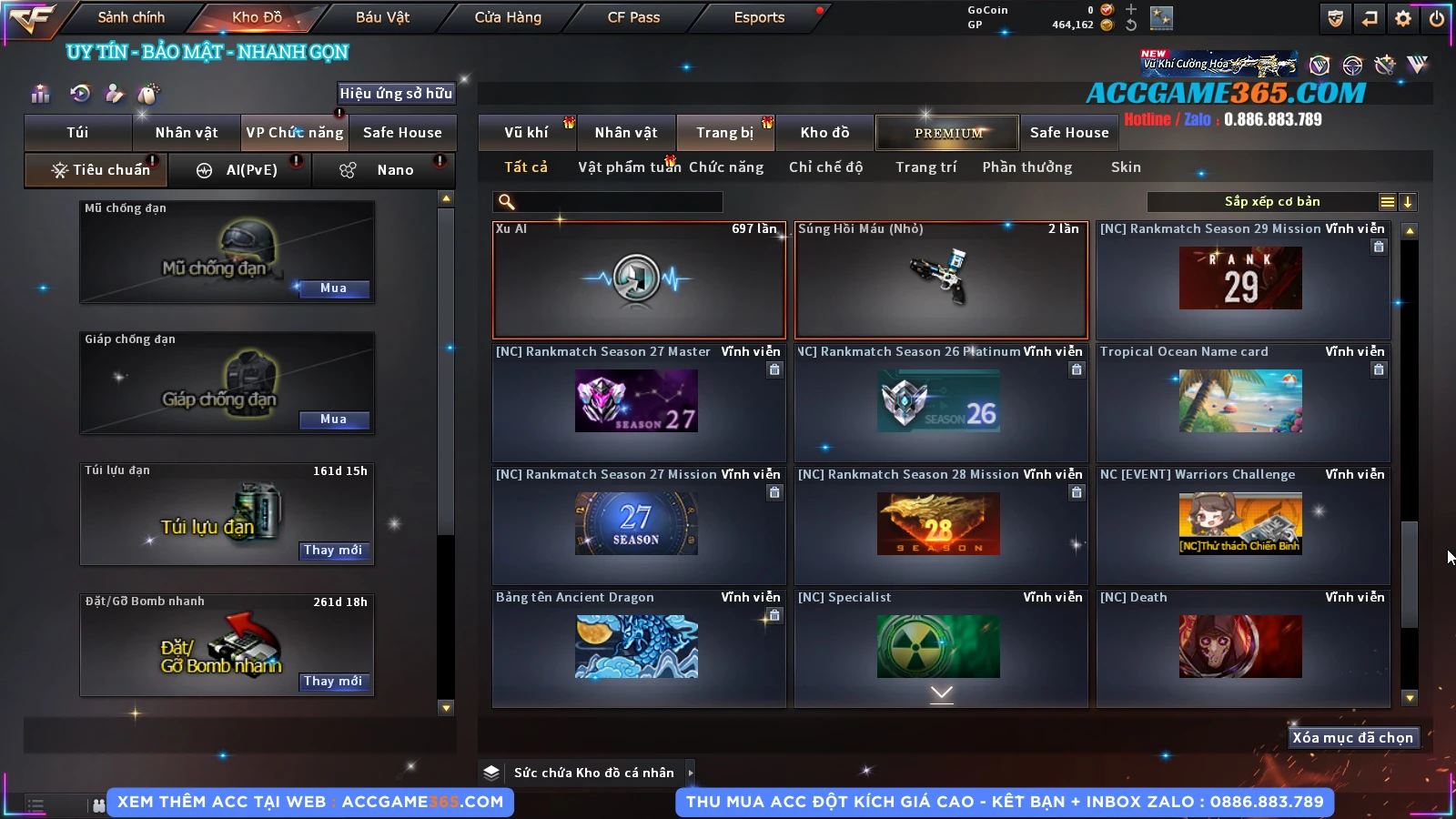1456x819 pixels.
Task: Open the gear settings icon
Action: (1403, 18)
